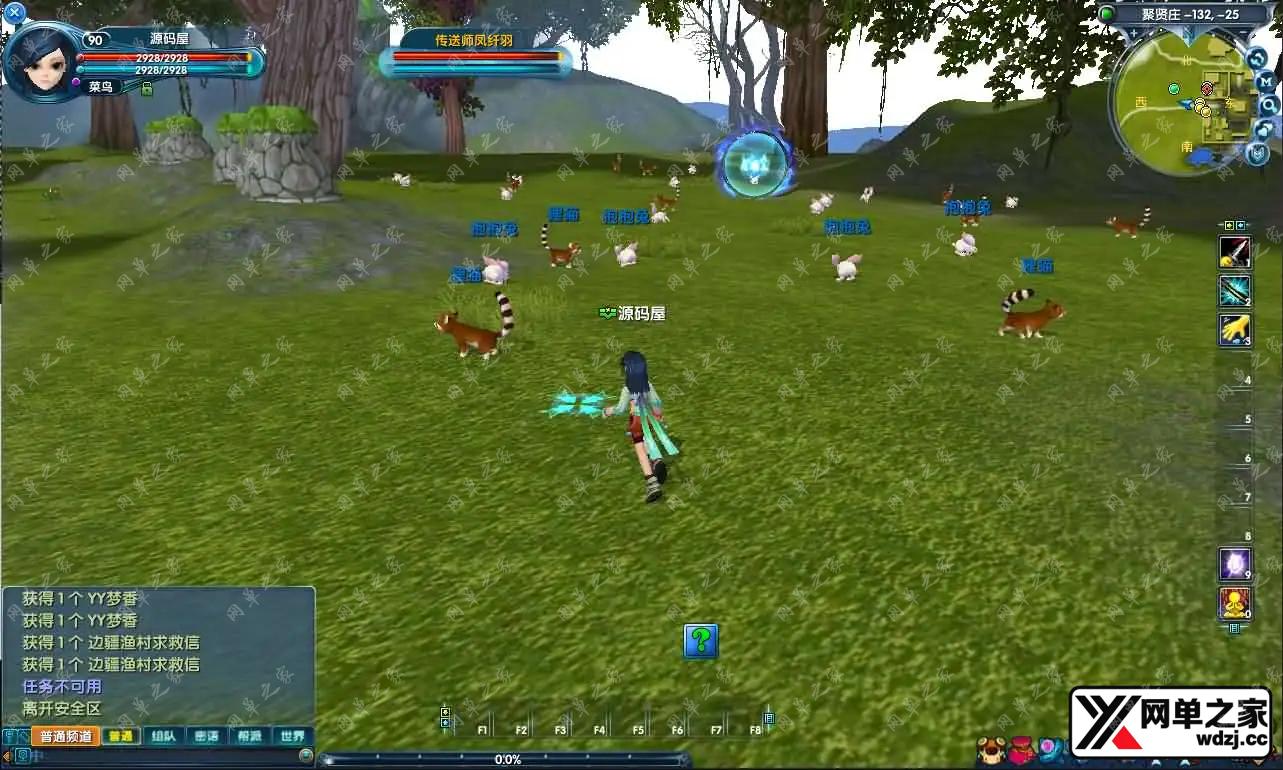
Task: Click the curved arrow button beside minimap
Action: coord(1258,58)
